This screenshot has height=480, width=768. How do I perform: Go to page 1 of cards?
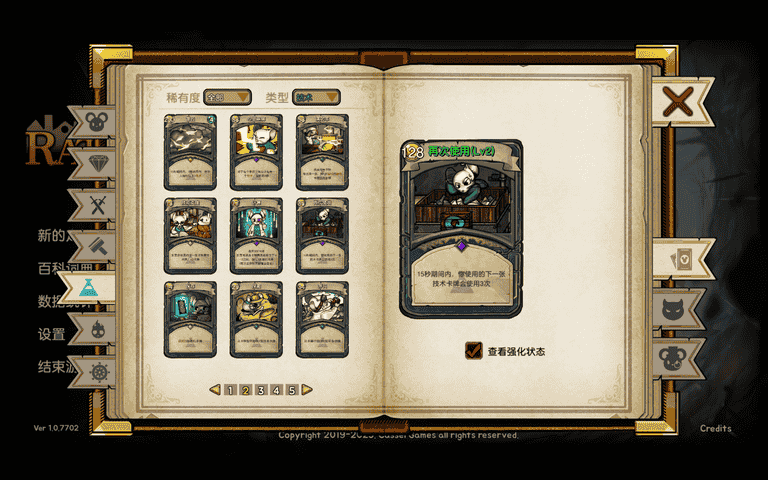click(230, 390)
